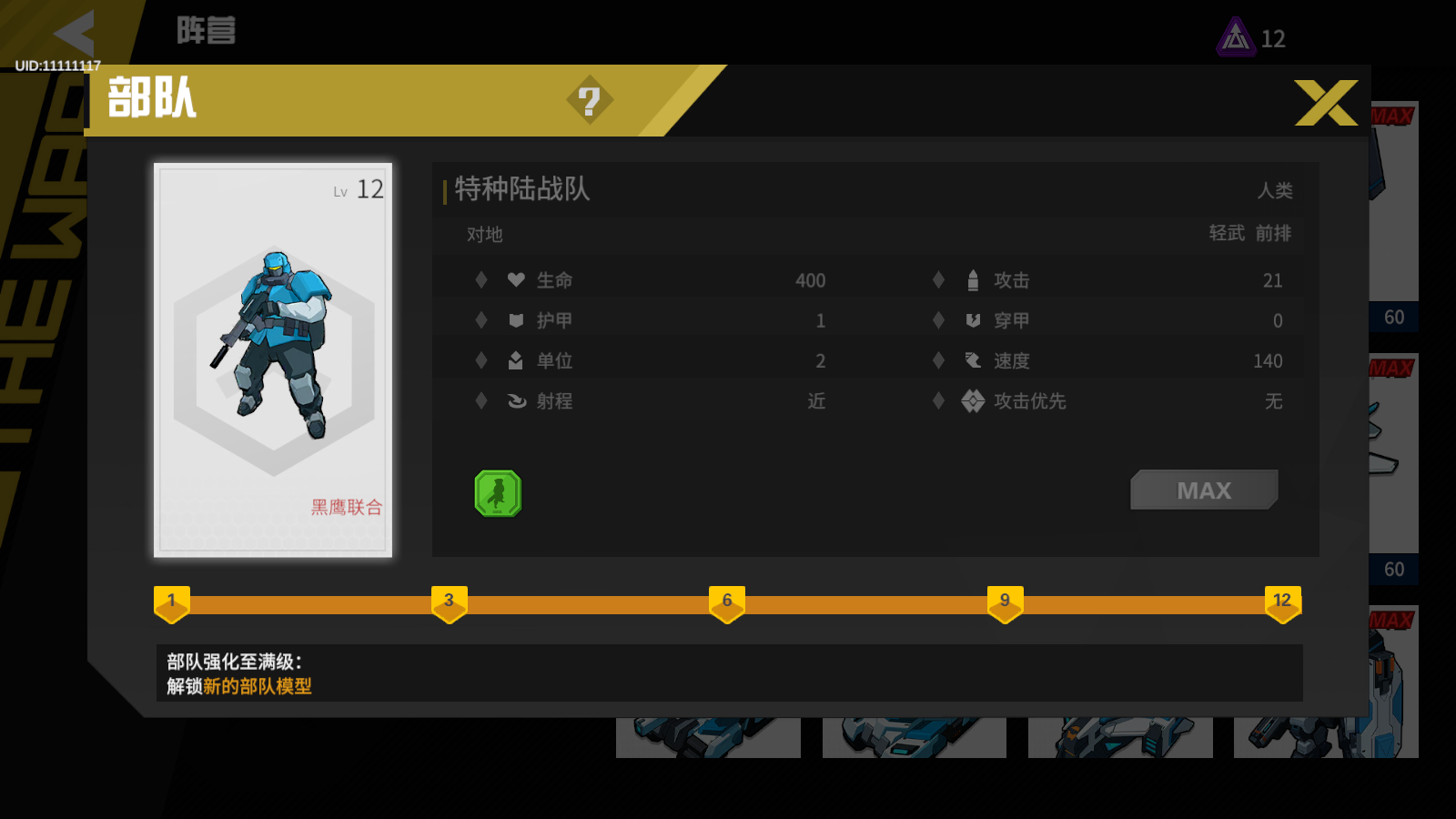This screenshot has height=819, width=1456.
Task: Click the shield icon for 护甲 armor
Action: click(x=514, y=319)
